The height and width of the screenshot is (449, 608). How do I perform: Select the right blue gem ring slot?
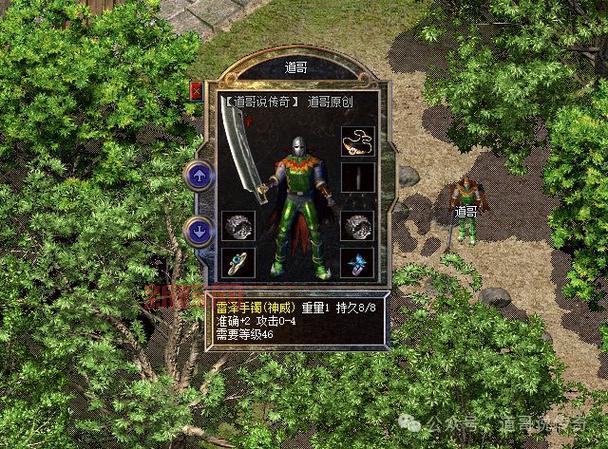(x=356, y=262)
